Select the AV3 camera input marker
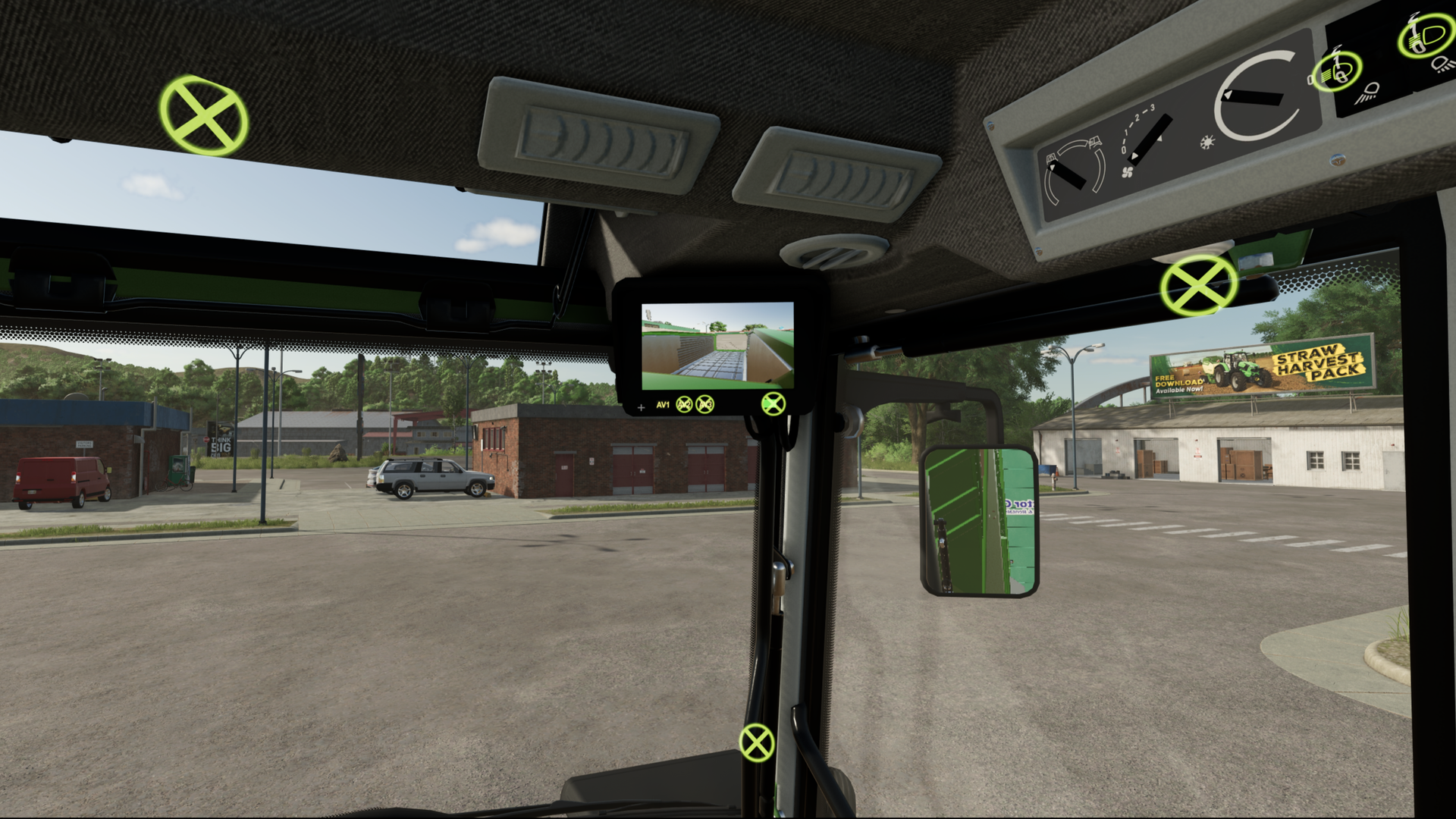 click(x=705, y=405)
